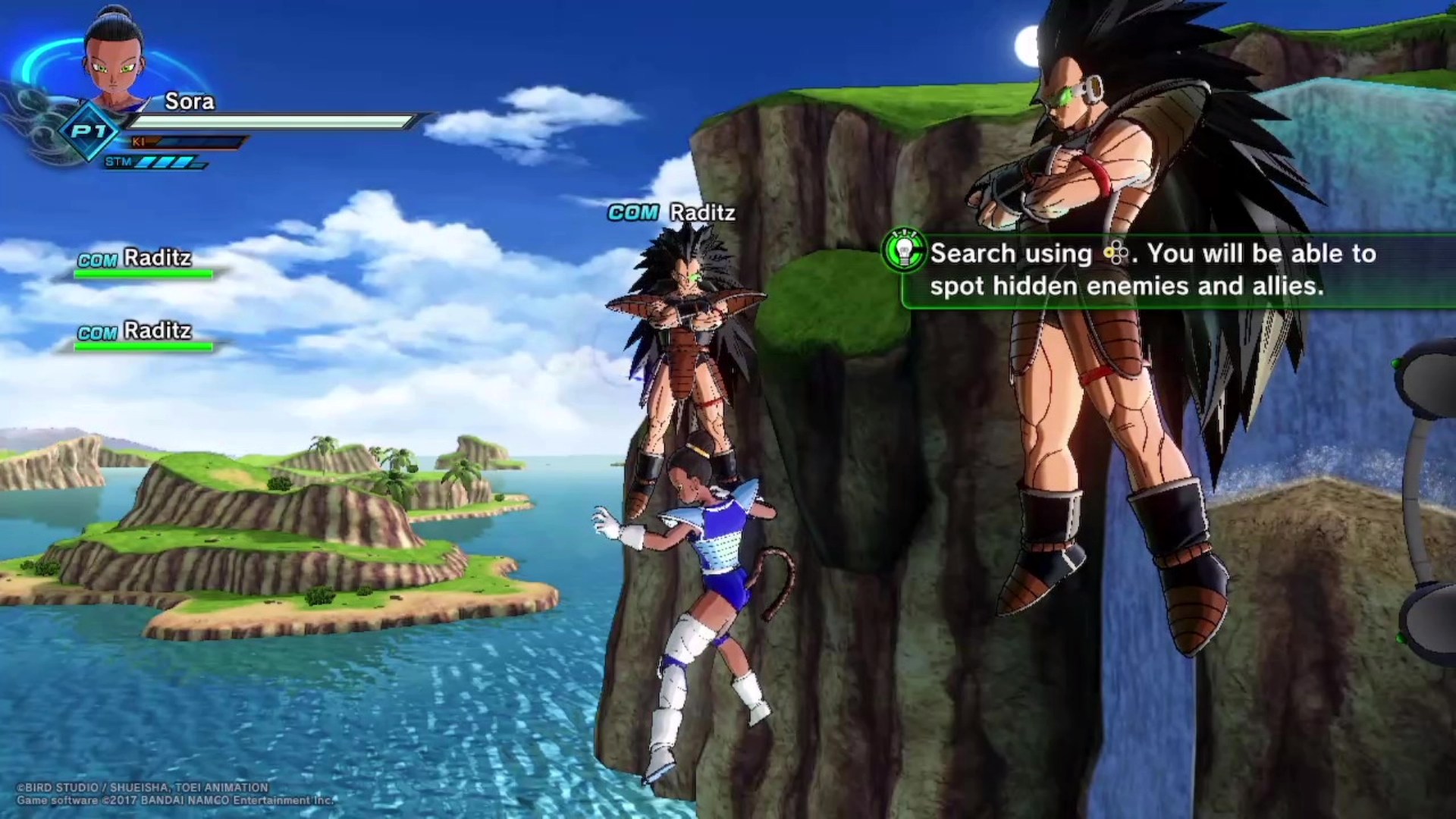Select the P1 player badge

89,132
